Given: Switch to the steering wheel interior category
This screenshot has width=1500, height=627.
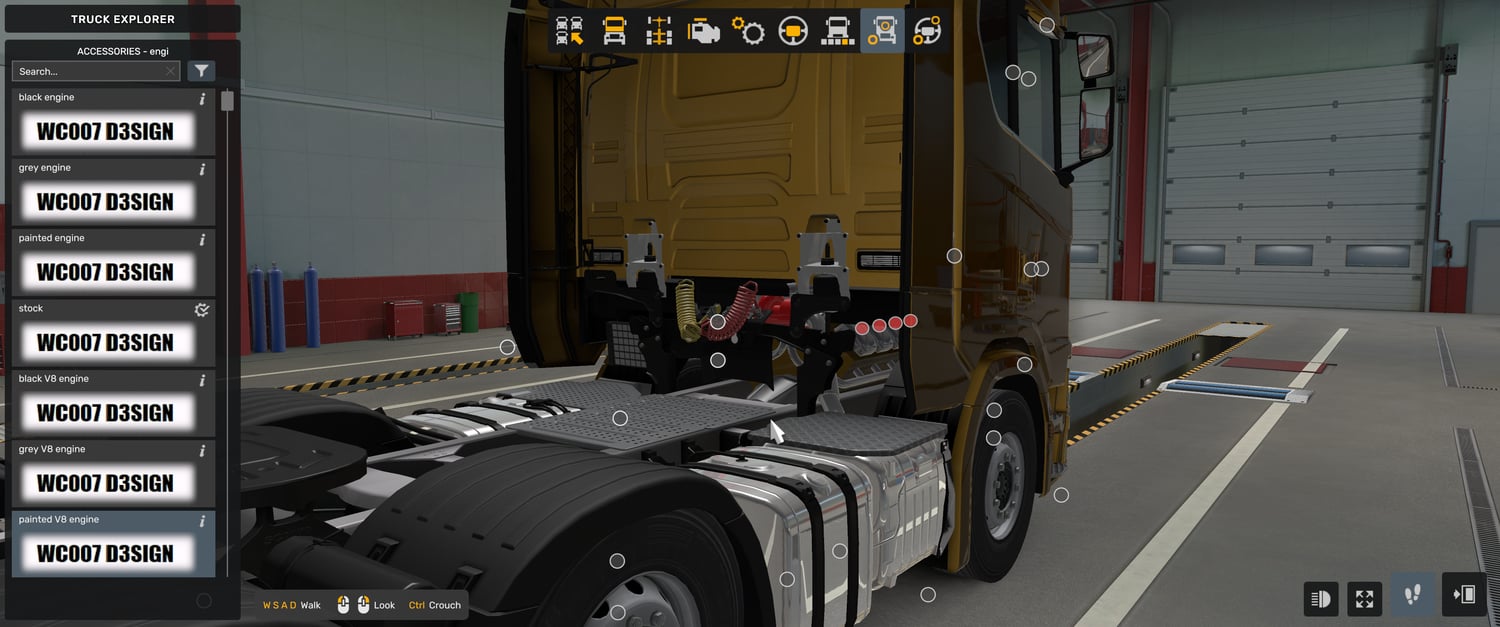Looking at the screenshot, I should pyautogui.click(x=793, y=32).
